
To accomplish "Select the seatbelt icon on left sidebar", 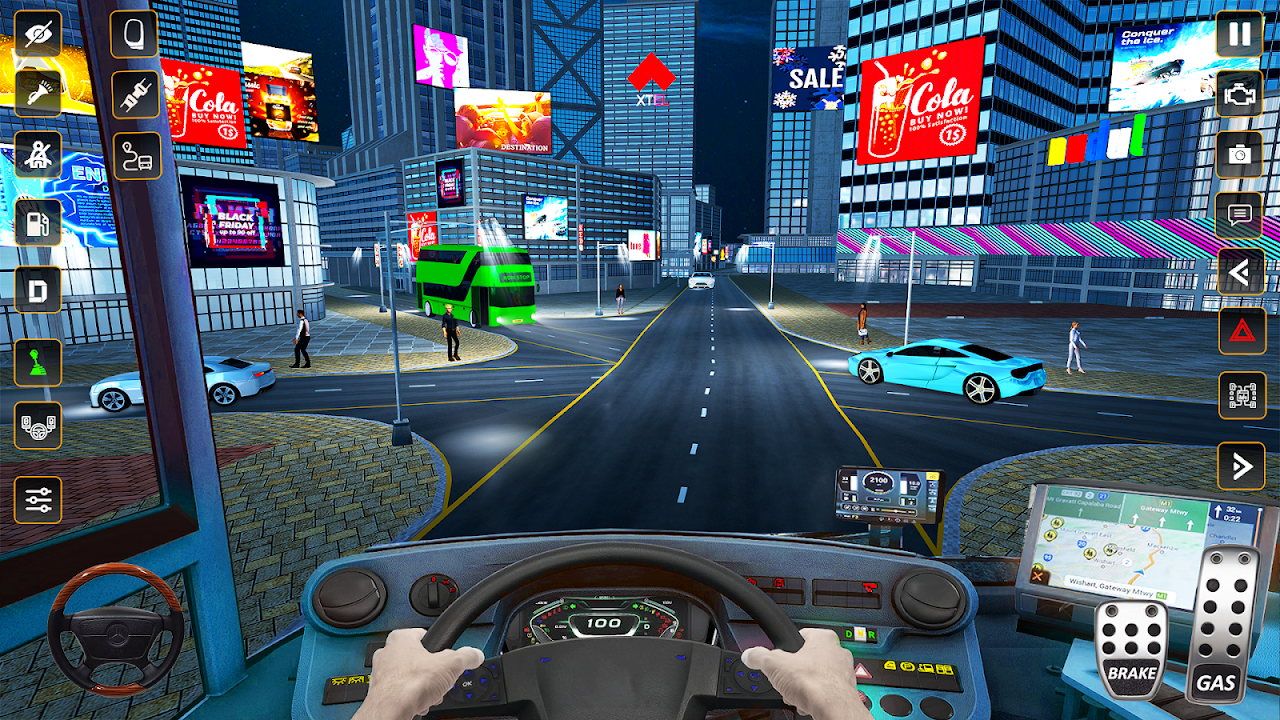I will 36,154.
